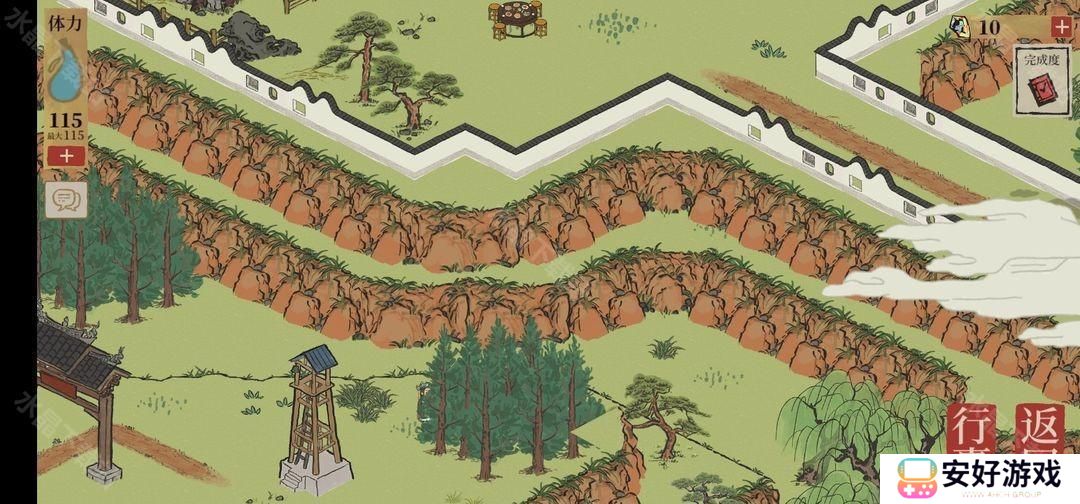Image resolution: width=1080 pixels, height=504 pixels.
Task: Add stamina with the red plus button
Action: coord(66,156)
